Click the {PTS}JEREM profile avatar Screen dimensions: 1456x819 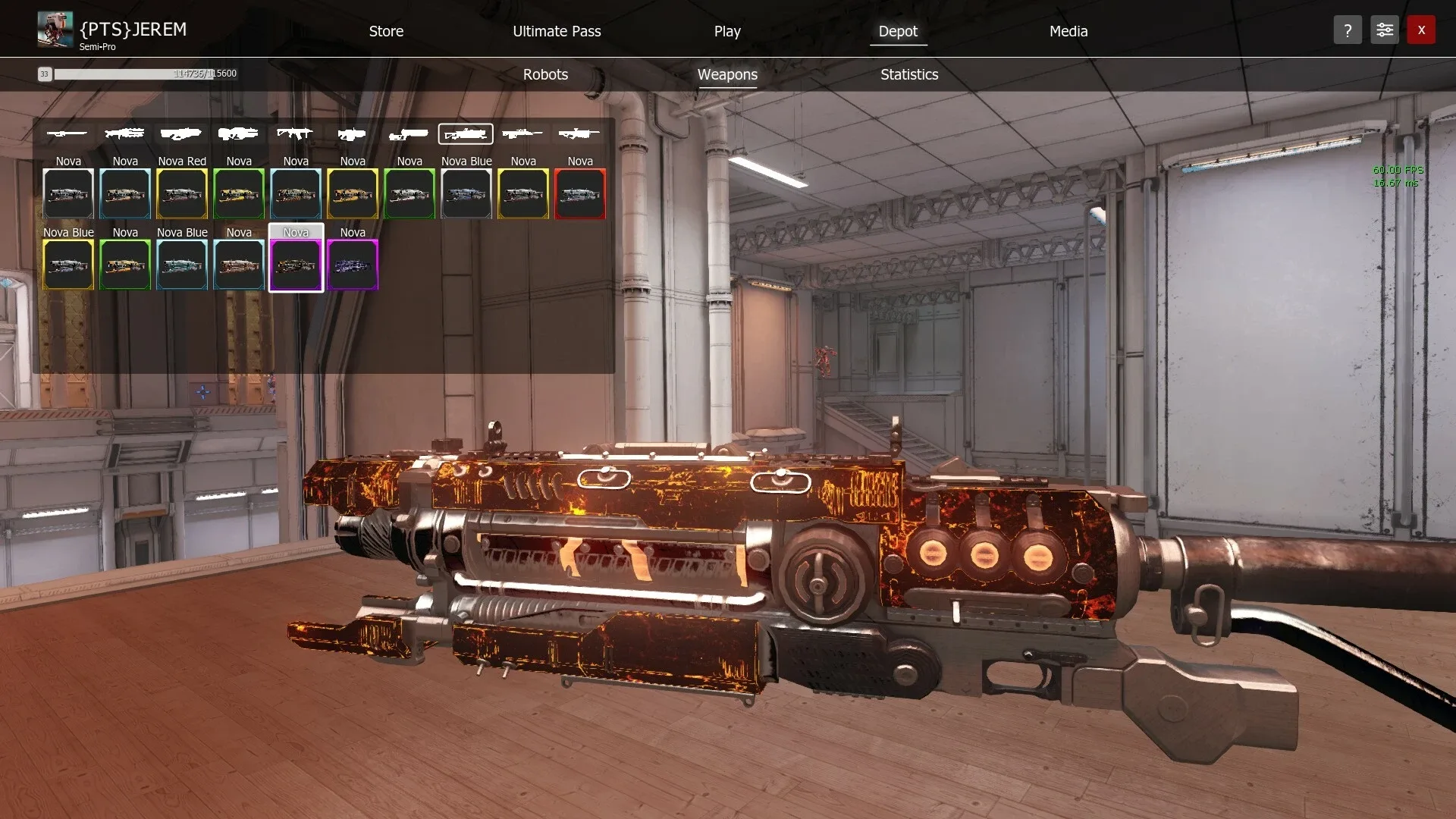pos(55,30)
